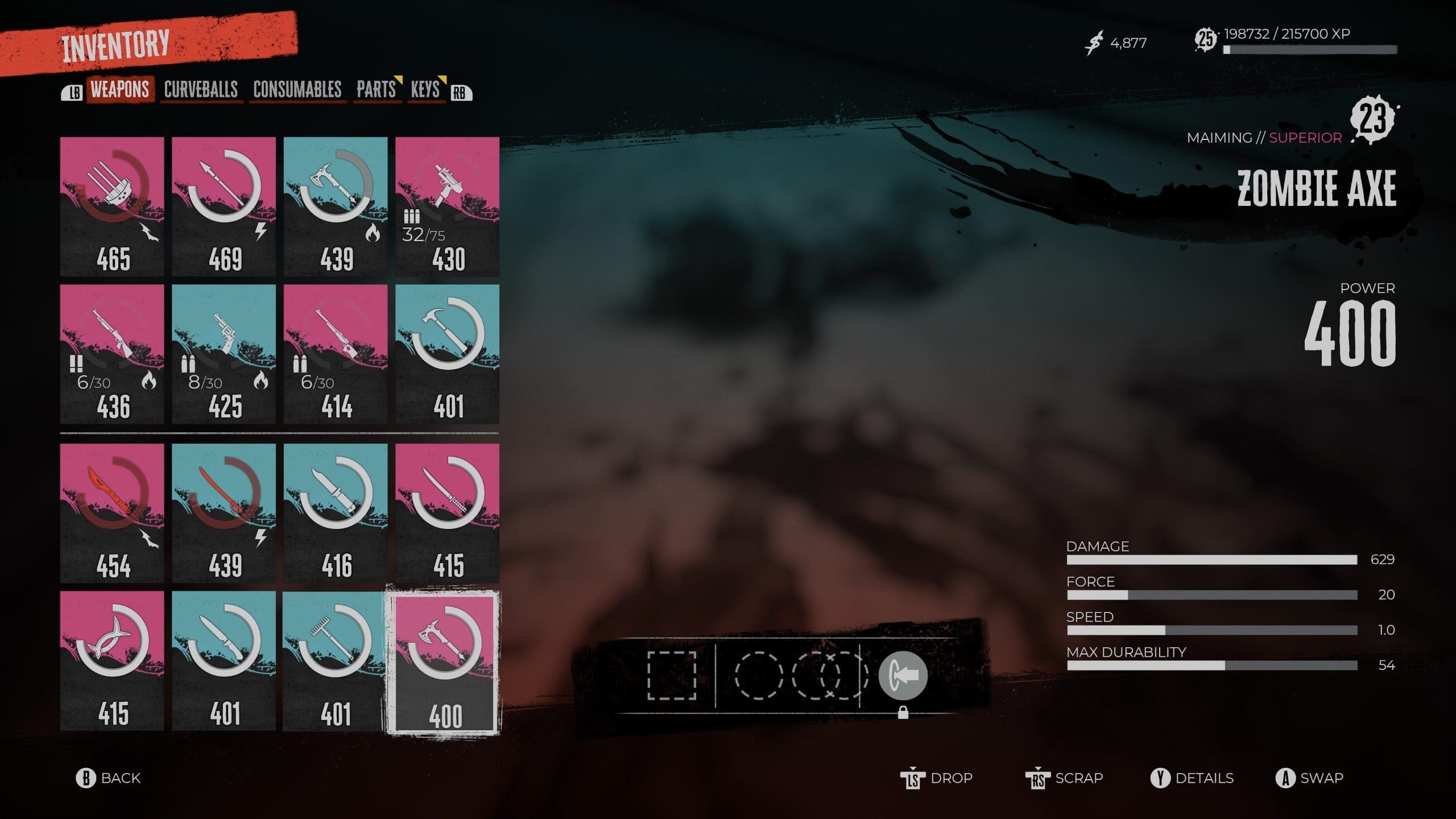Choose the Drop weapon option
The width and height of the screenshot is (1456, 819).
pos(937,778)
